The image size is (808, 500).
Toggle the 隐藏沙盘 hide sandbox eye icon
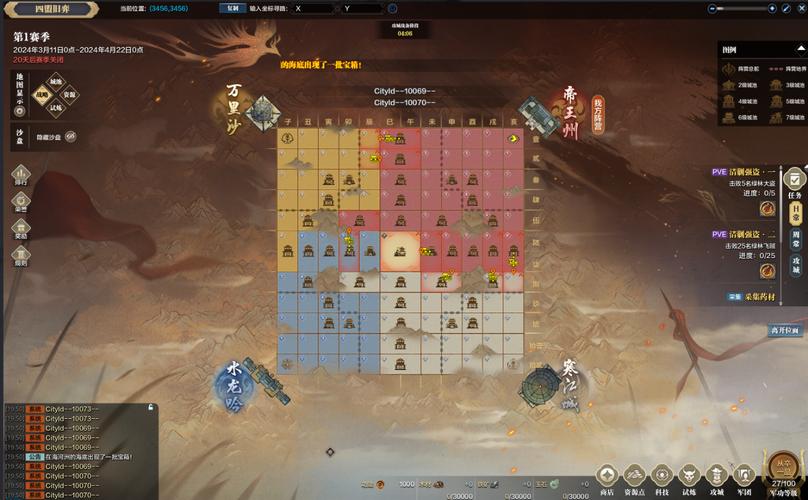pos(71,136)
